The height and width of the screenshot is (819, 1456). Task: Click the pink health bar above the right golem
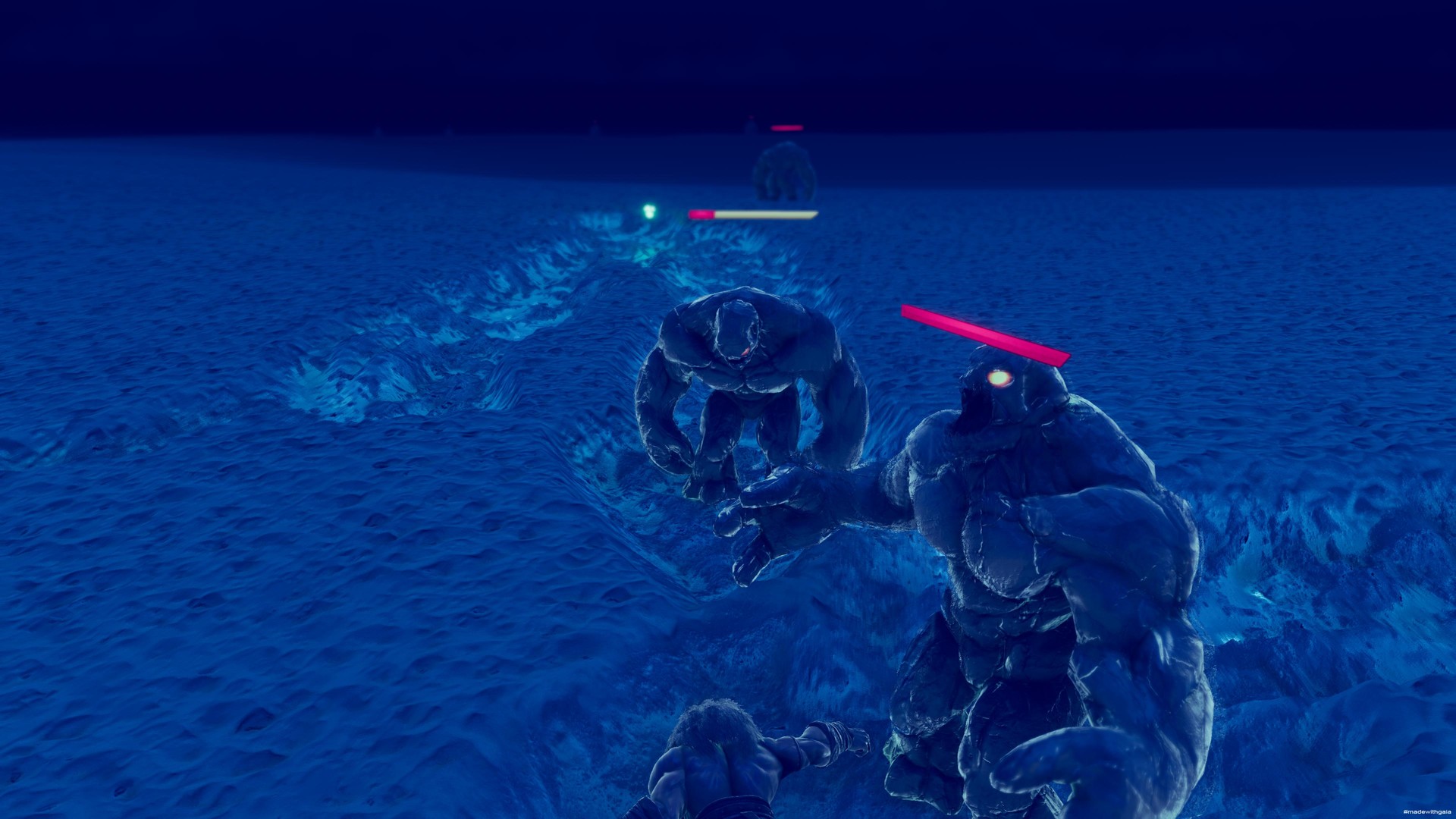pyautogui.click(x=986, y=331)
